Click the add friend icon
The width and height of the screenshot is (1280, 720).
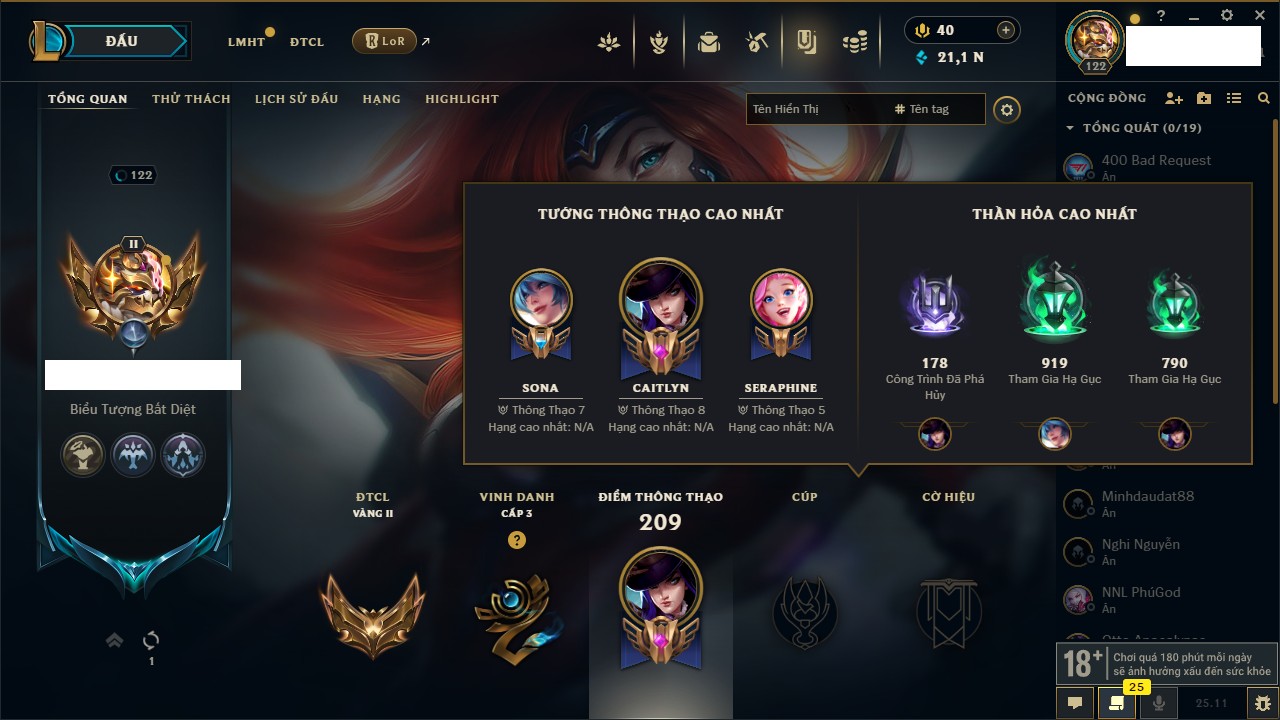pos(1174,98)
